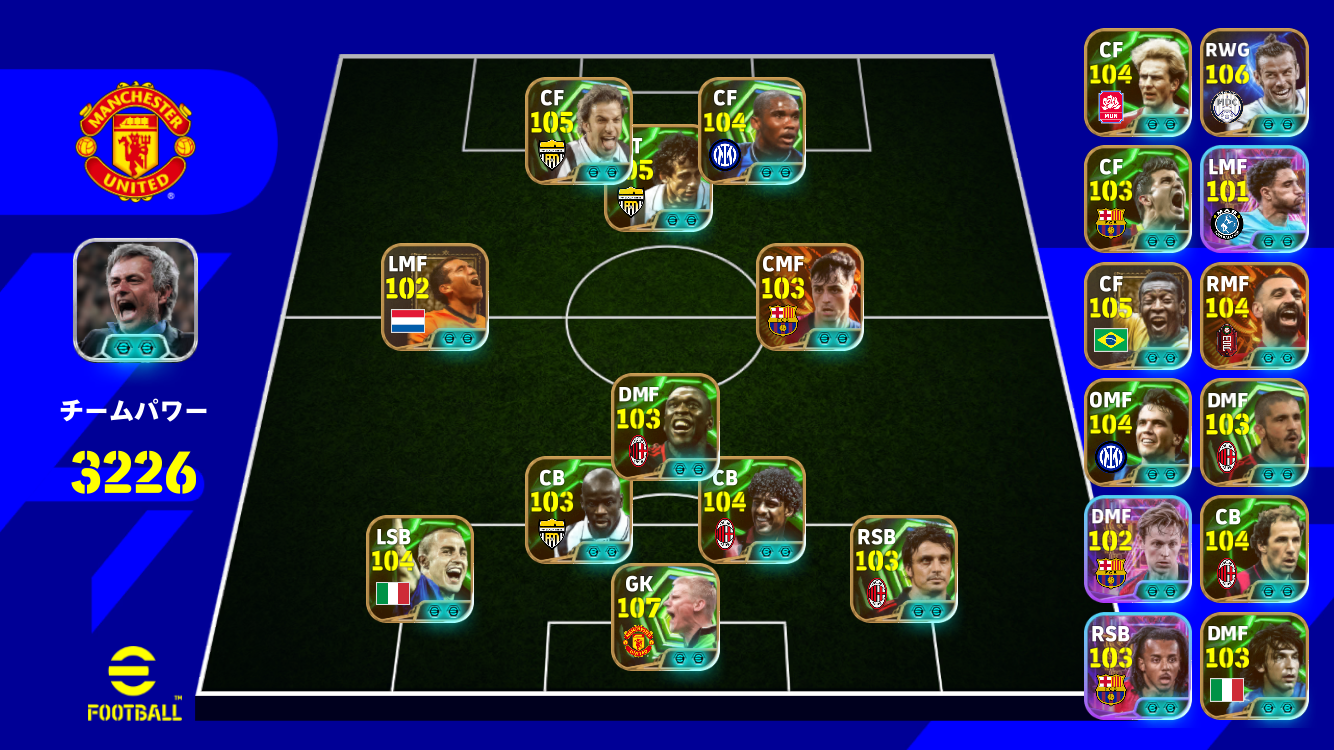Choose the LMF 101 substitute card
The image size is (1334, 750).
[1254, 199]
